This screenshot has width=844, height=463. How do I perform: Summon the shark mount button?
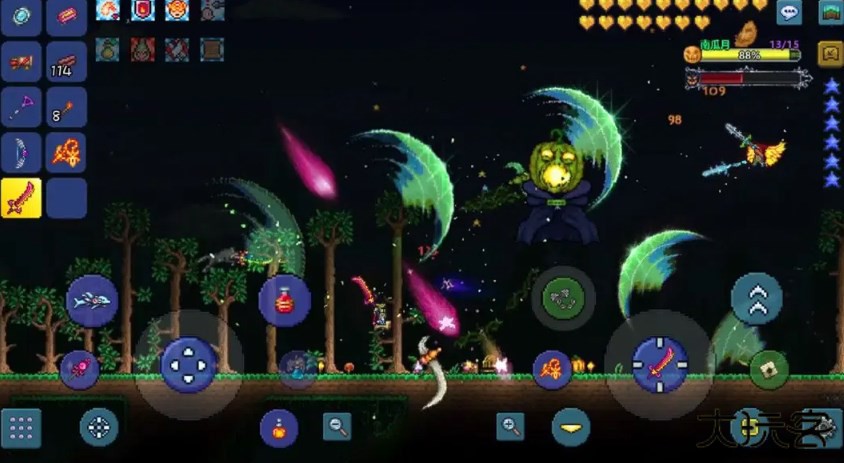click(92, 300)
